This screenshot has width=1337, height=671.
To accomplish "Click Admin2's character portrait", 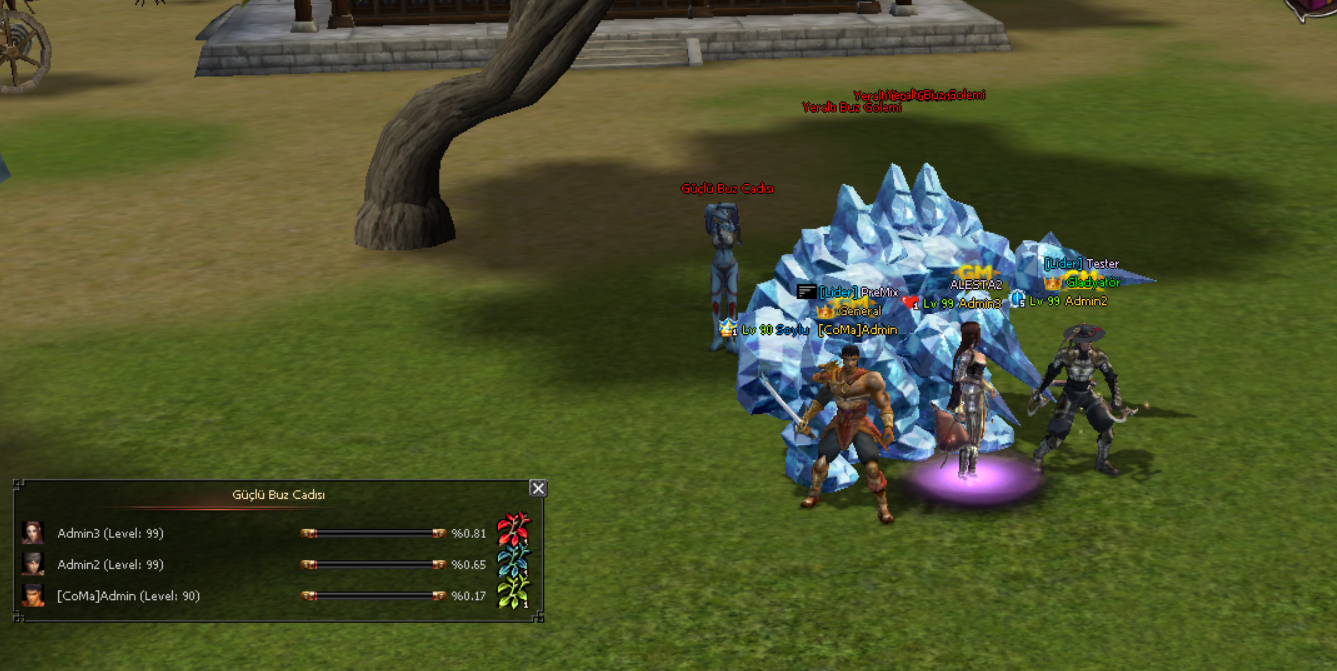I will pyautogui.click(x=33, y=564).
